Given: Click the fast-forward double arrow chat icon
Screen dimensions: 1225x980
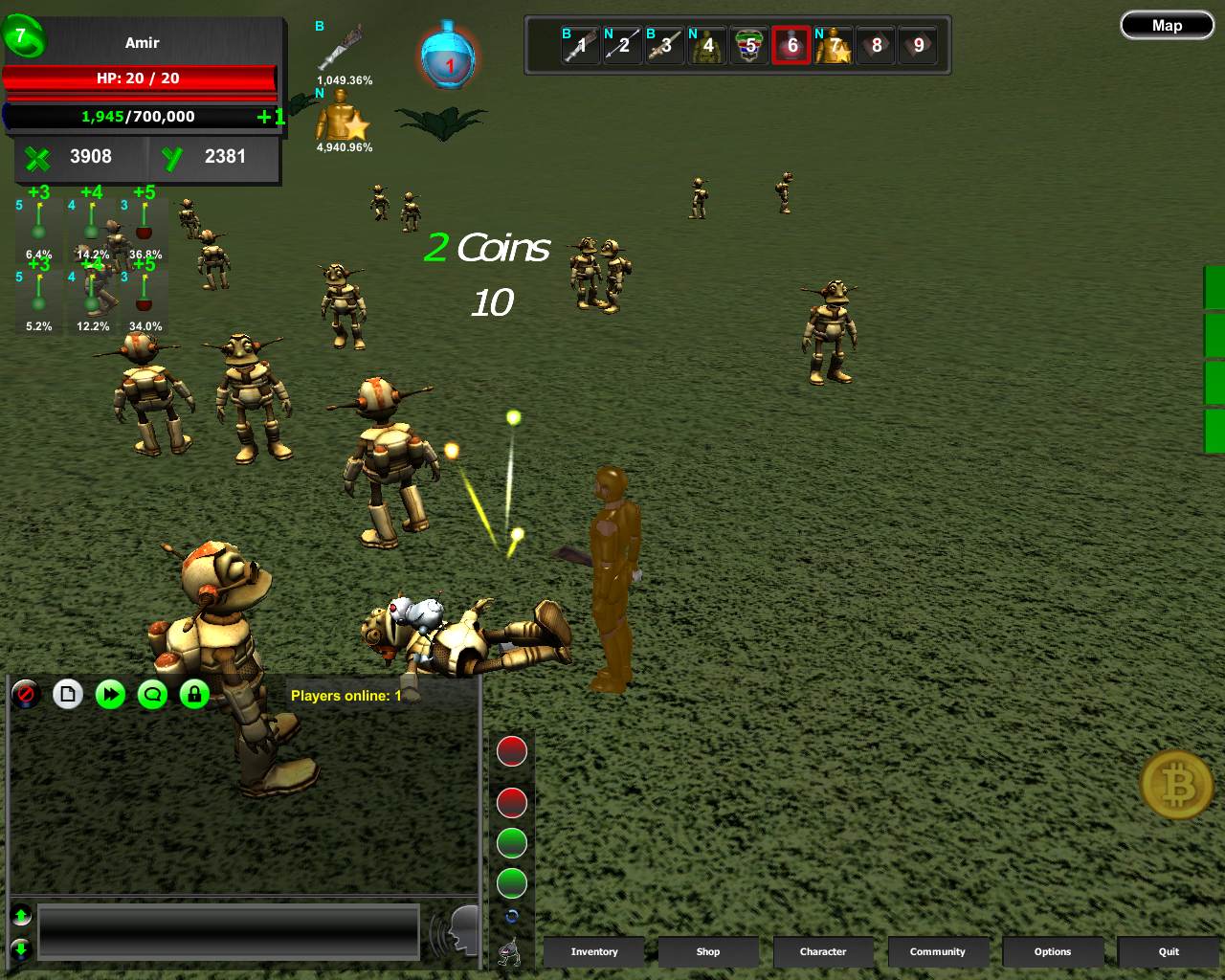Looking at the screenshot, I should click(110, 695).
